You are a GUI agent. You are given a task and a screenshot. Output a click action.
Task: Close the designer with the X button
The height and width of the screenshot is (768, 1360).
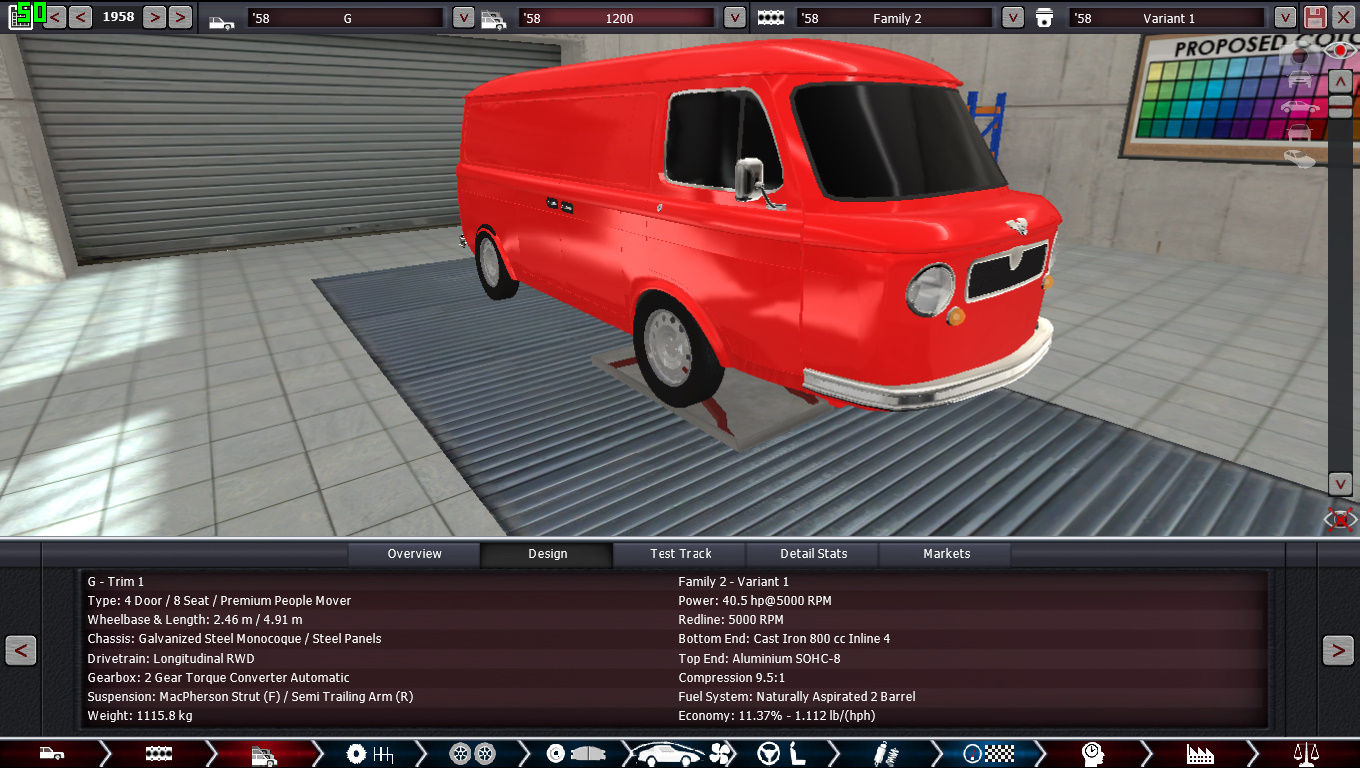pyautogui.click(x=1342, y=18)
